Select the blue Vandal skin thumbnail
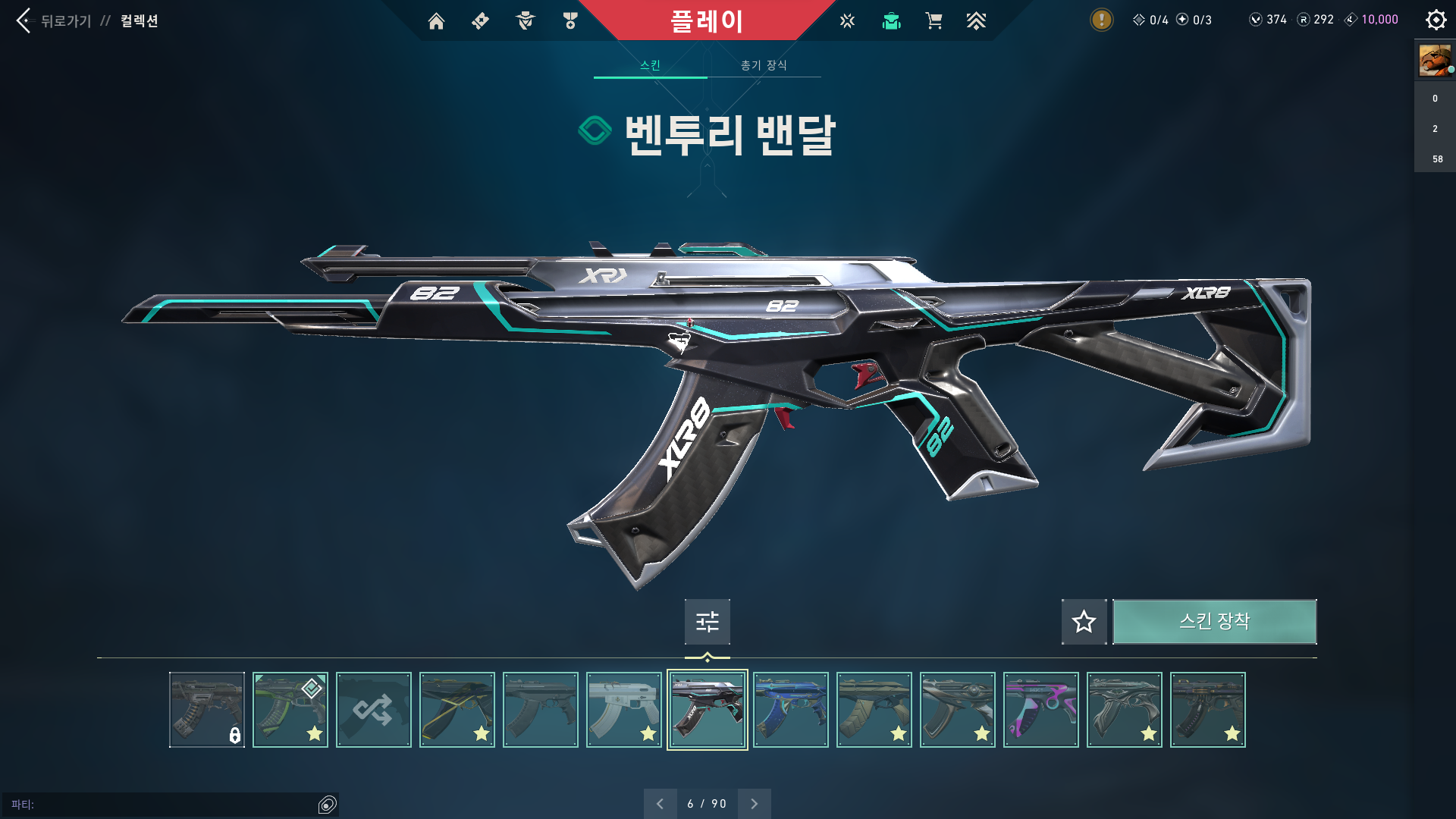The height and width of the screenshot is (819, 1456). click(x=791, y=710)
